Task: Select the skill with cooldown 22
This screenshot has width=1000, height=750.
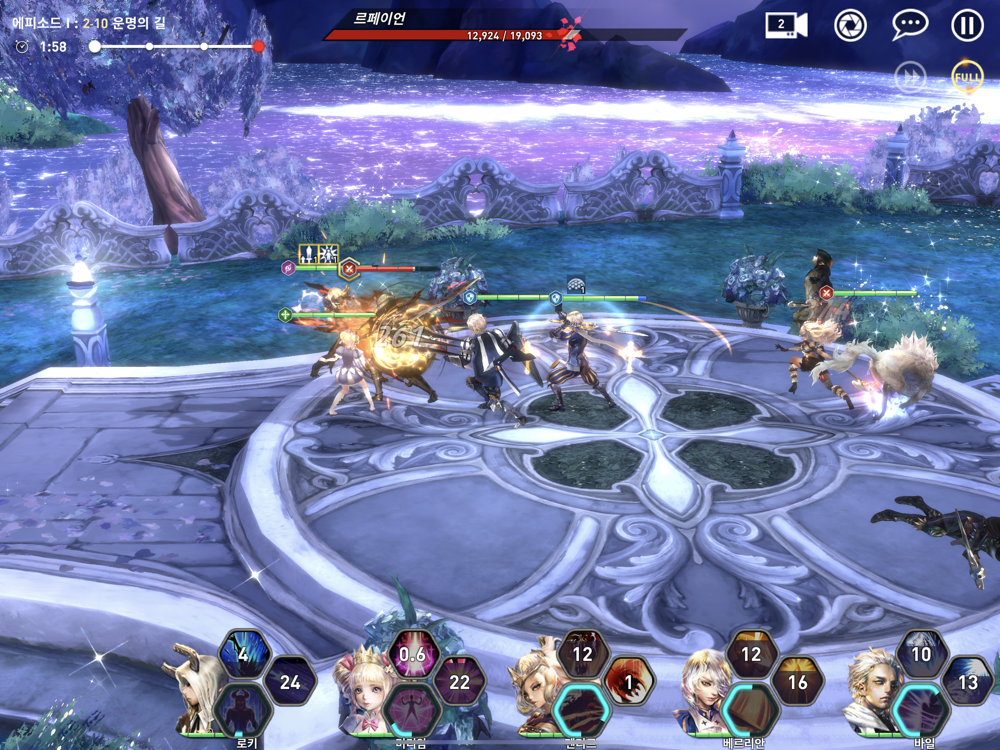Action: click(460, 681)
